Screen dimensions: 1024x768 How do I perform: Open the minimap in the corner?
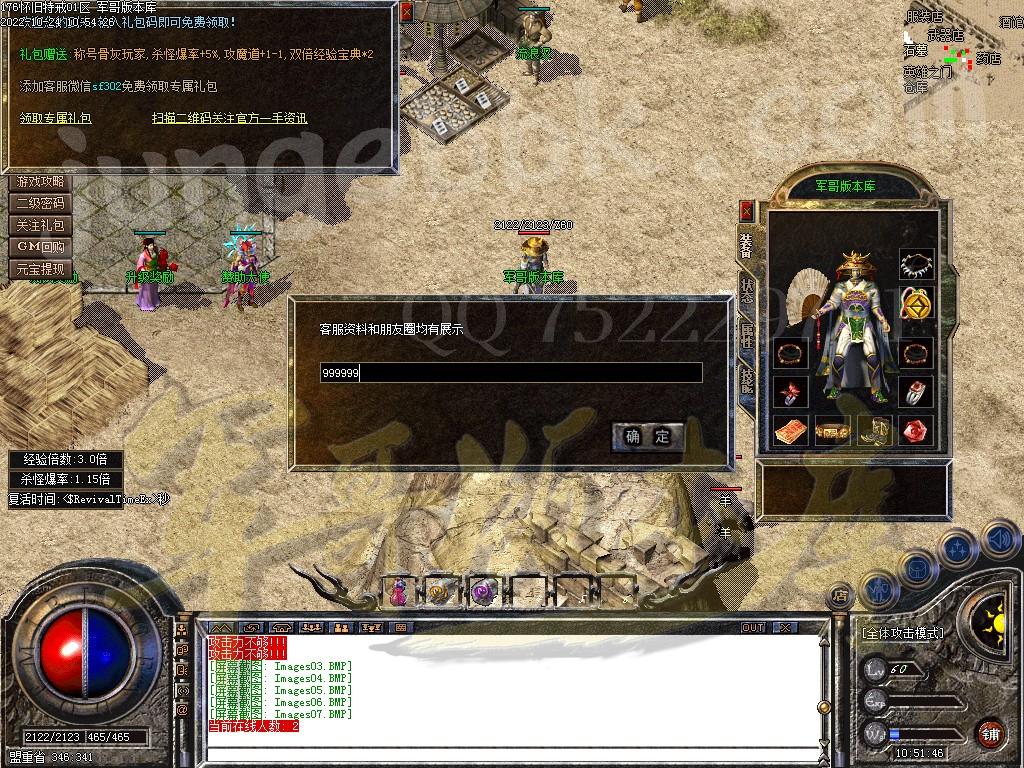(960, 50)
